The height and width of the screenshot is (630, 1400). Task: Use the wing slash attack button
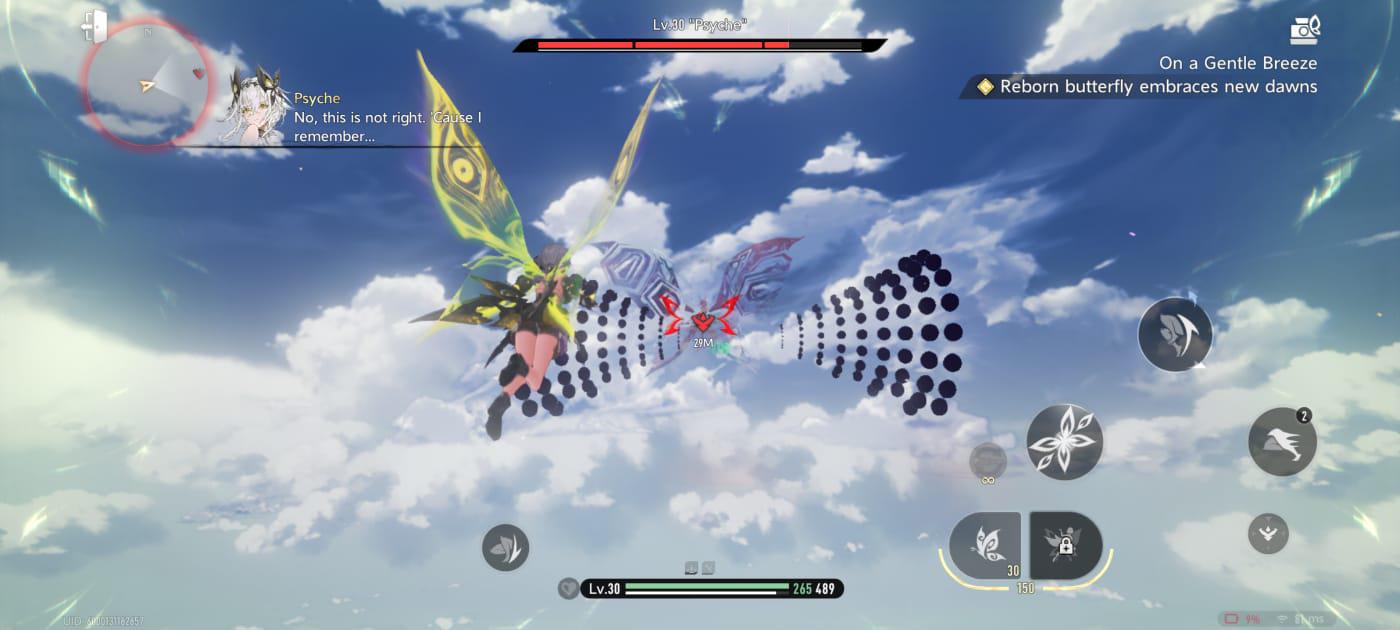click(x=1175, y=335)
